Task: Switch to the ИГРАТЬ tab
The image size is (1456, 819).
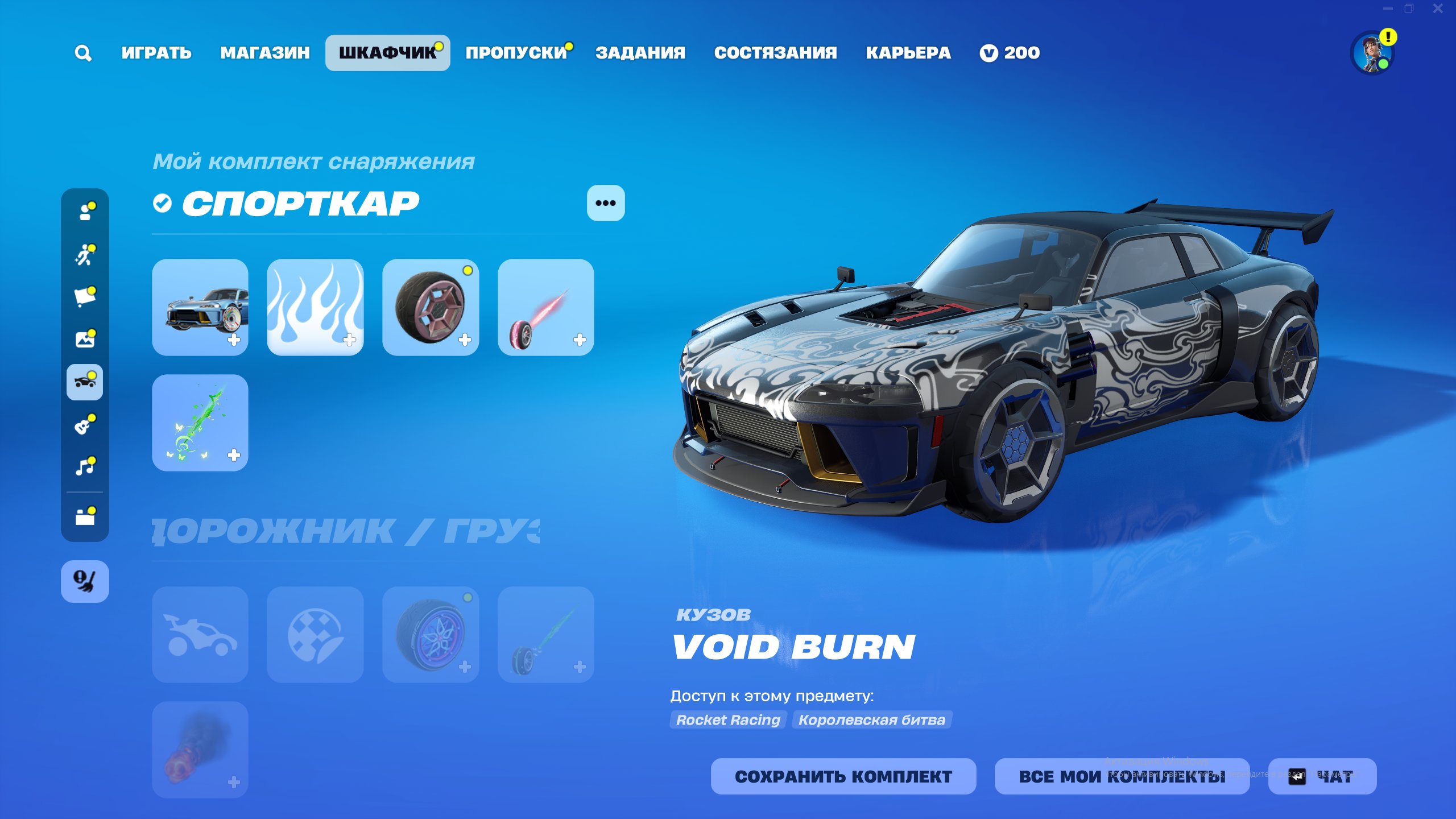Action: pos(156,53)
